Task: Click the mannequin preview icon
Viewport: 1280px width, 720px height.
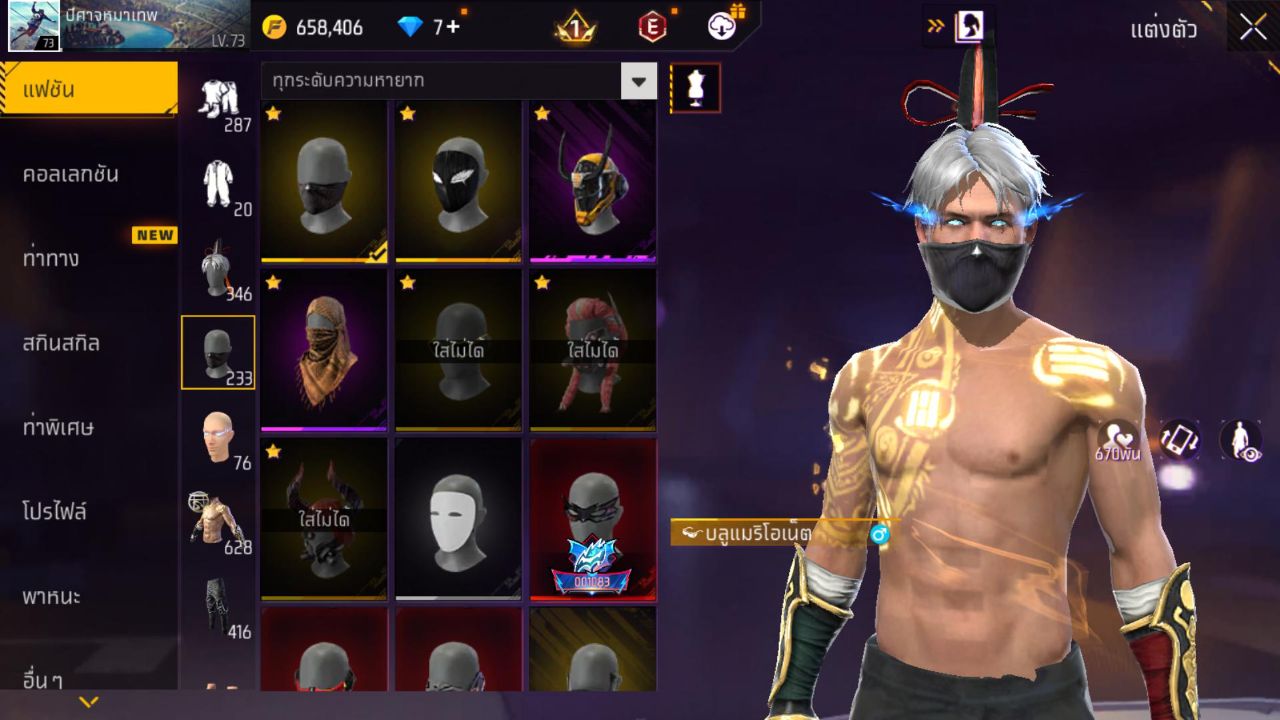Action: pyautogui.click(x=695, y=89)
